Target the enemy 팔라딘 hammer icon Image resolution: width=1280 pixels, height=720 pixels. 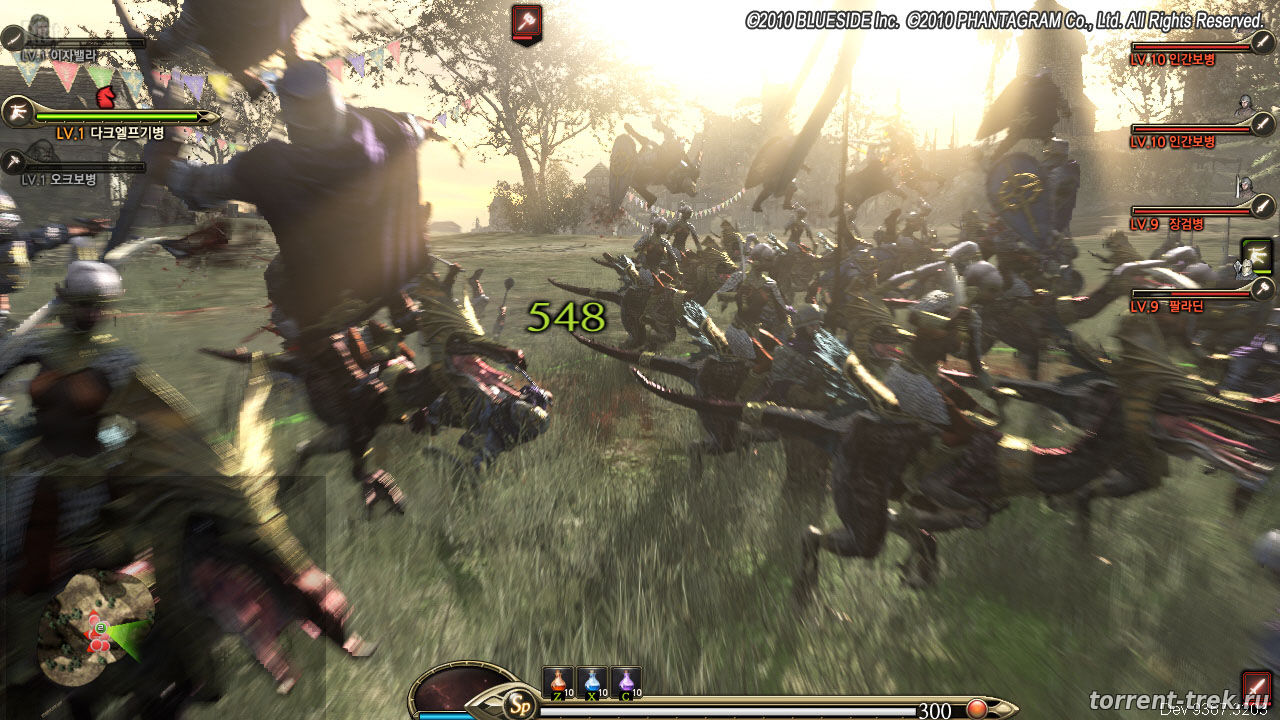click(1262, 289)
